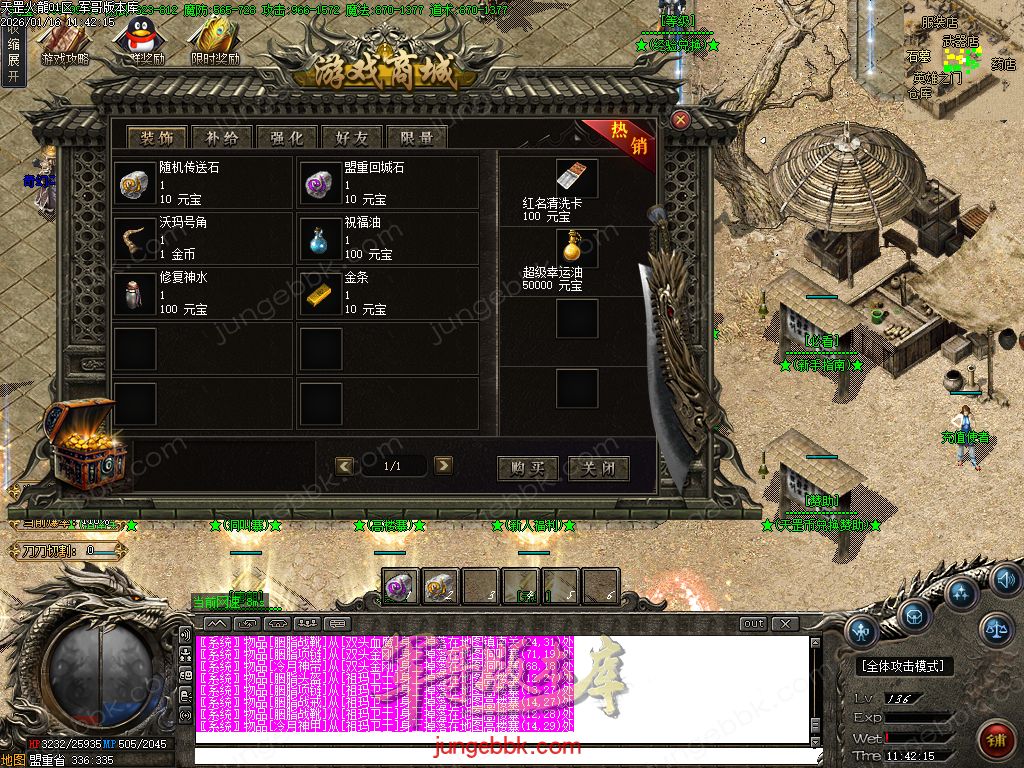1024x768 pixels.
Task: Use the purple scroll in hotbar slot 1
Action: pyautogui.click(x=400, y=587)
